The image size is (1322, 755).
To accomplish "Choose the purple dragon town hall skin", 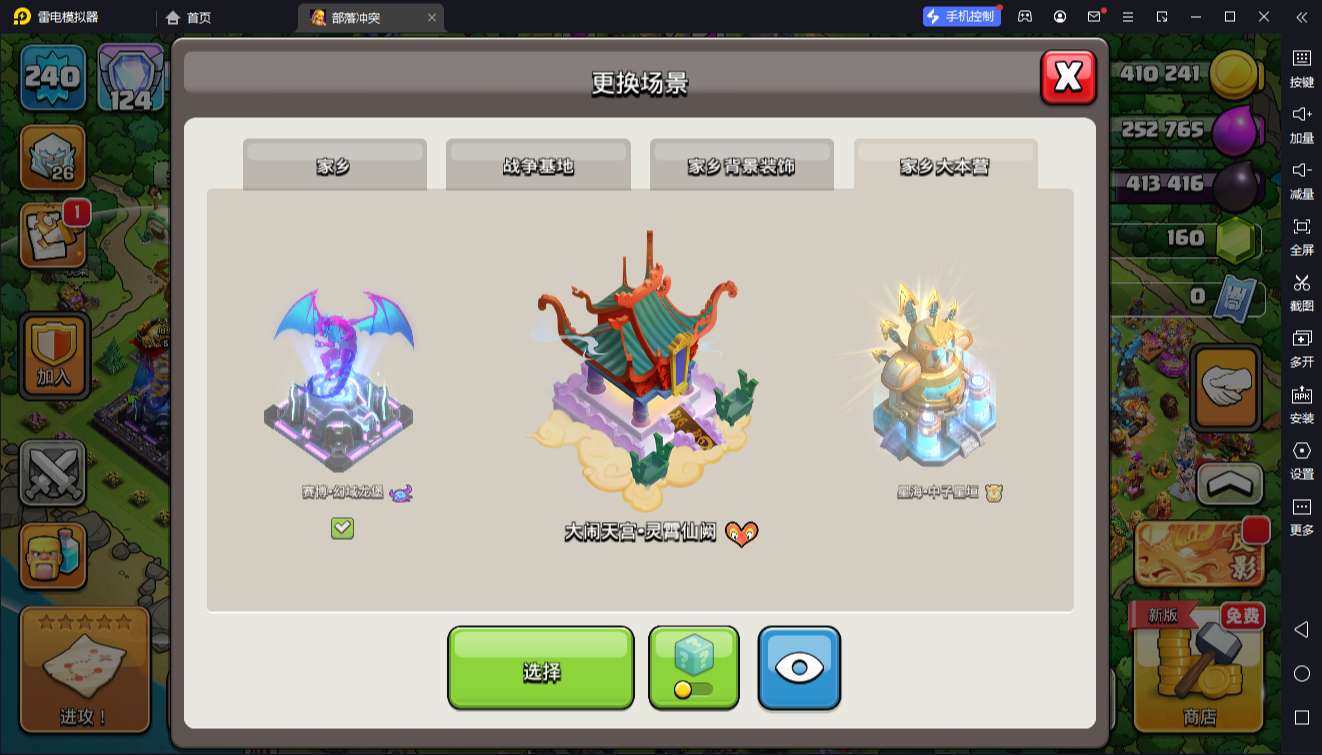I will pos(340,382).
